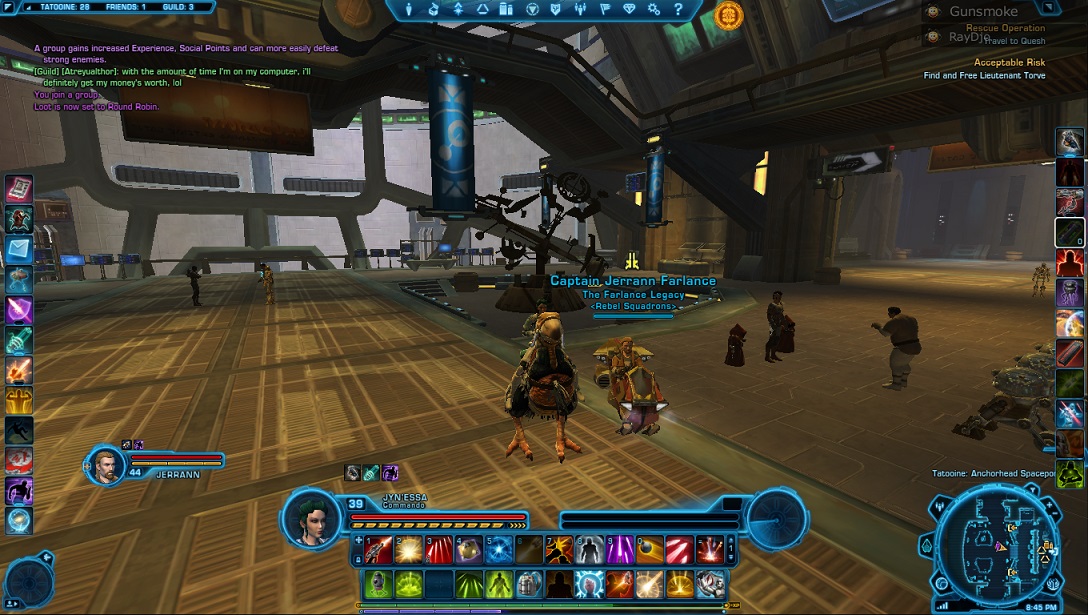Use the blue energy burst ability in slot 5
Screen dimensions: 1088x615
tap(498, 549)
